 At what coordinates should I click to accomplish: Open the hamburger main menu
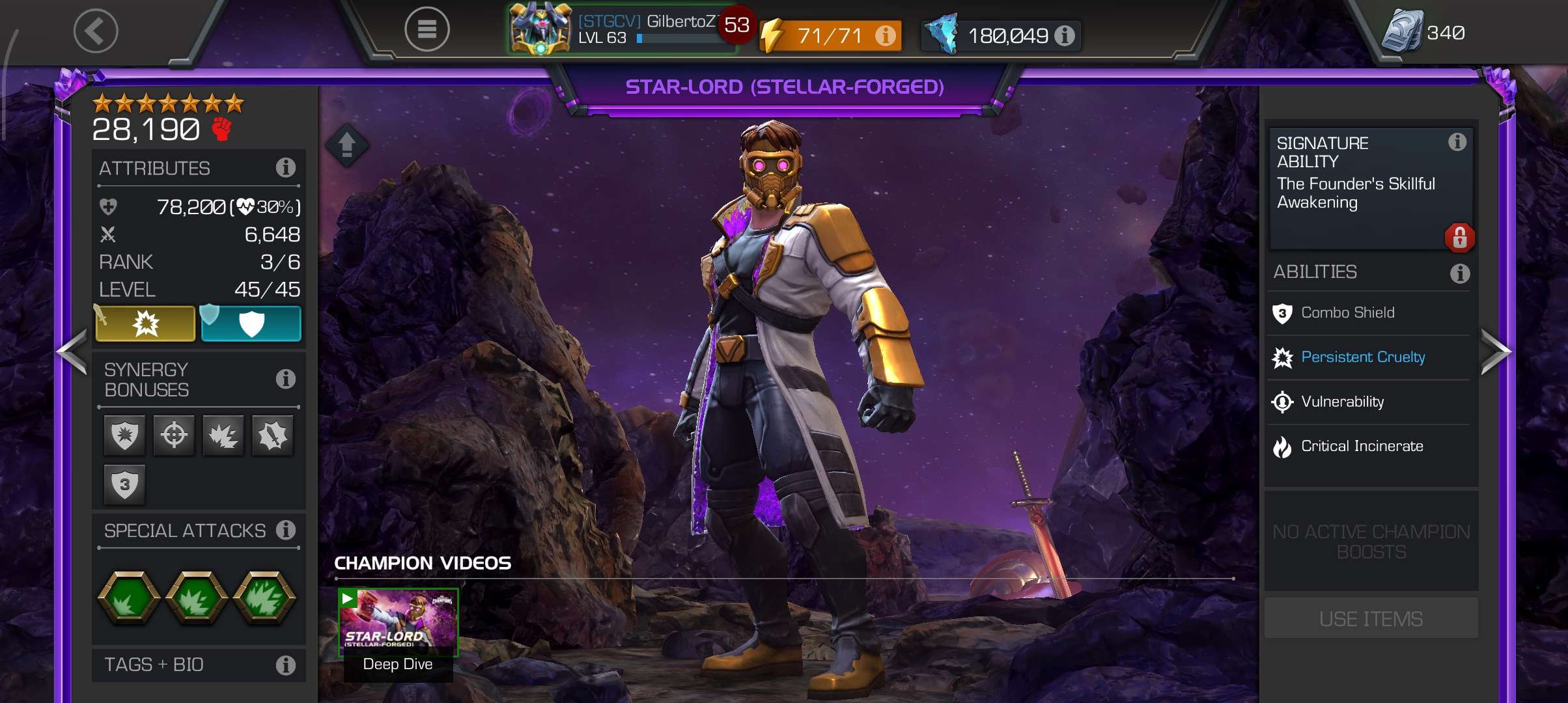(427, 29)
